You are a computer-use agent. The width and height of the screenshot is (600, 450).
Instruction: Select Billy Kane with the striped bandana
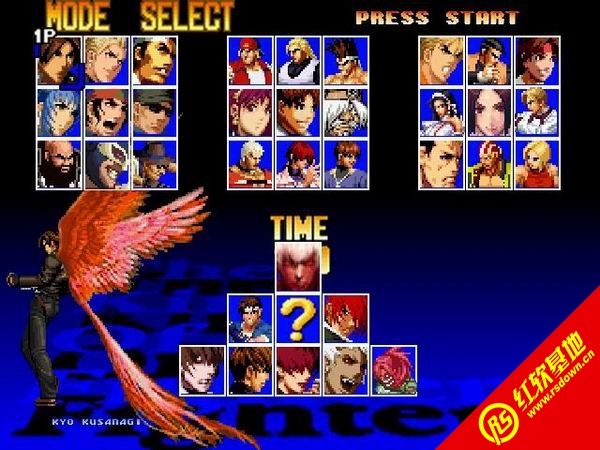tap(489, 162)
